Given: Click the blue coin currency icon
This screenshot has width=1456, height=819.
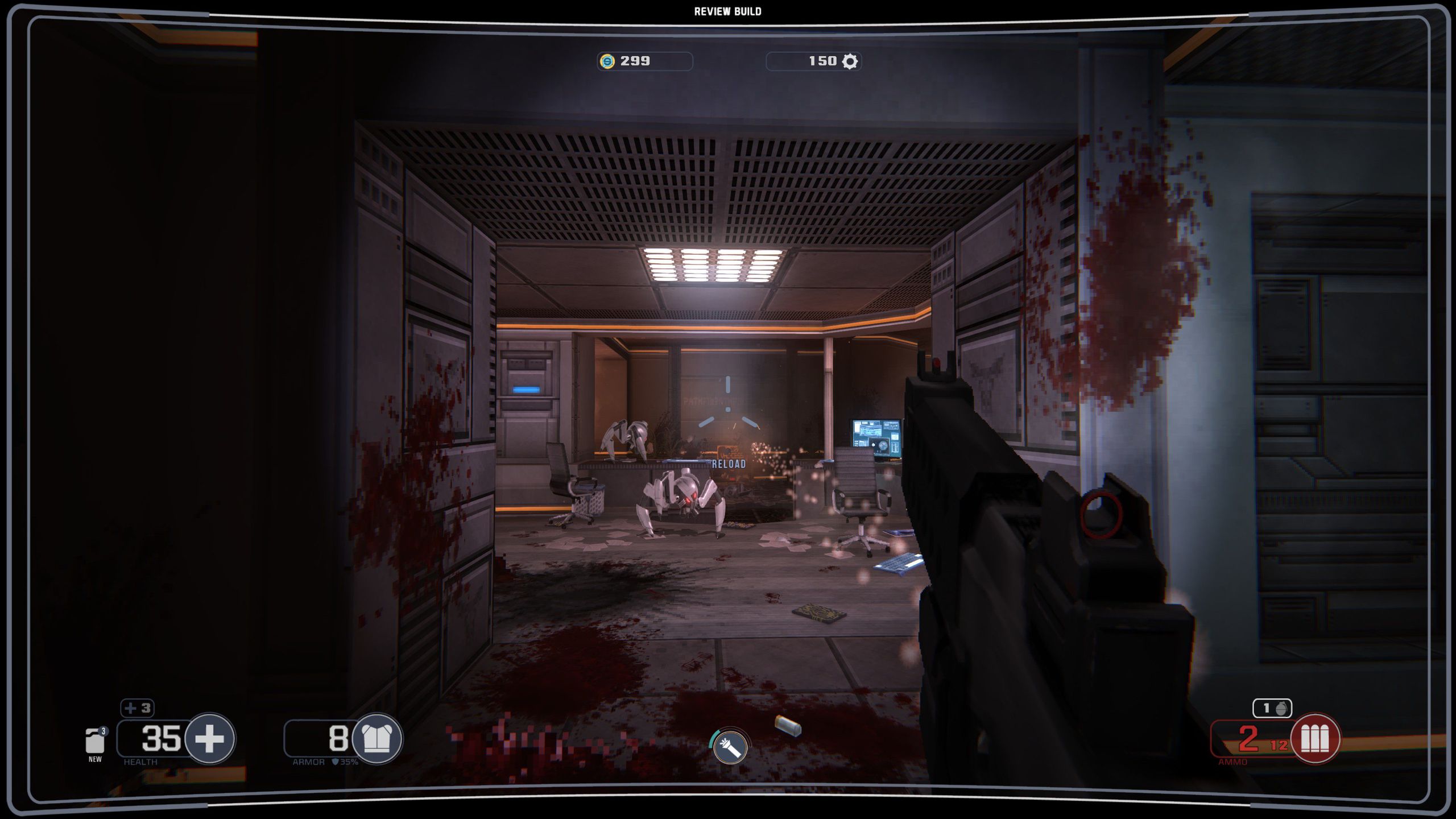Looking at the screenshot, I should click(x=607, y=61).
